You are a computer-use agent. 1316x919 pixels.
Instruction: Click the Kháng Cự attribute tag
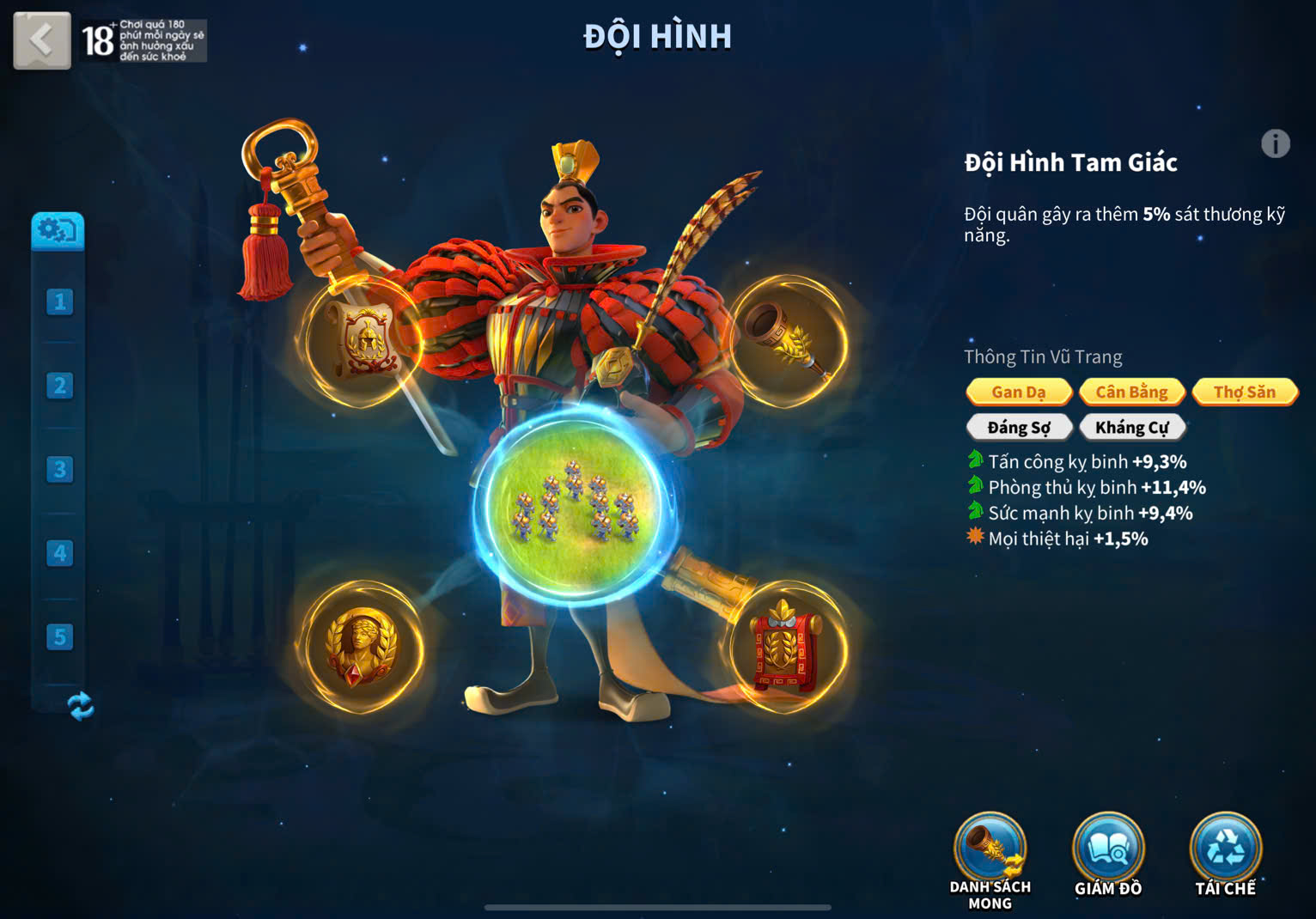(1131, 427)
